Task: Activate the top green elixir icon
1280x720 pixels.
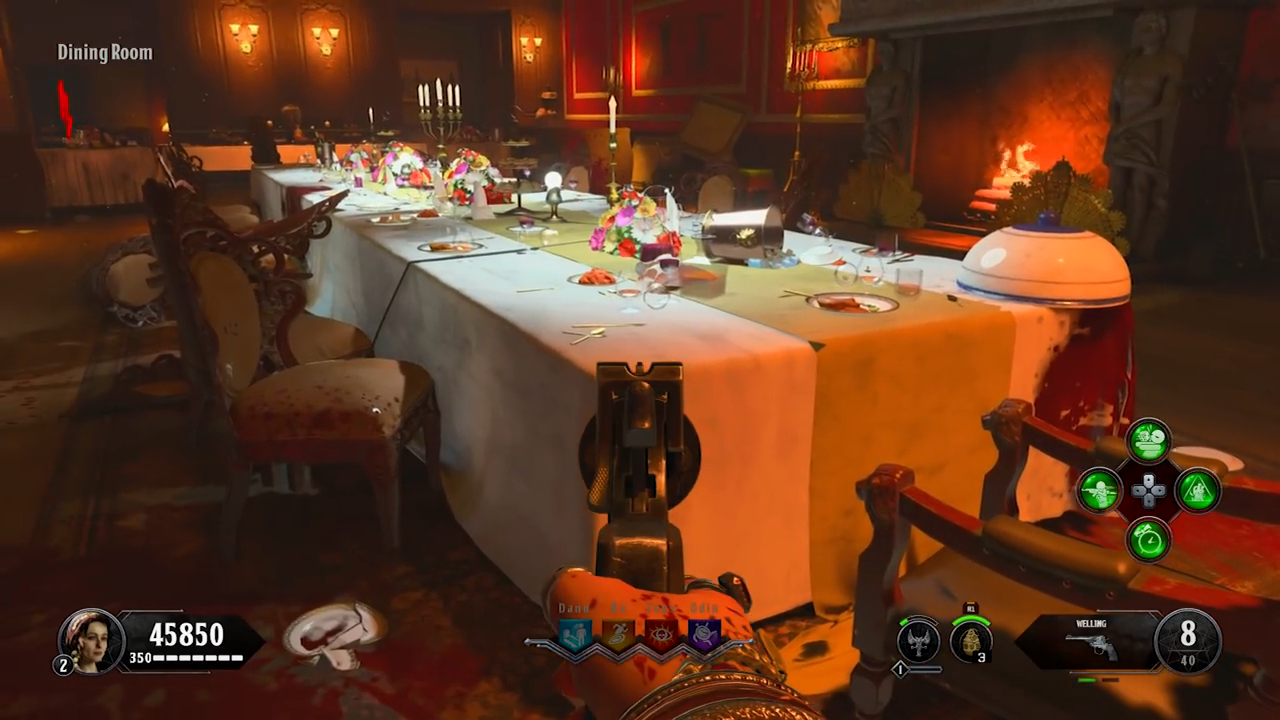Action: (x=1149, y=441)
